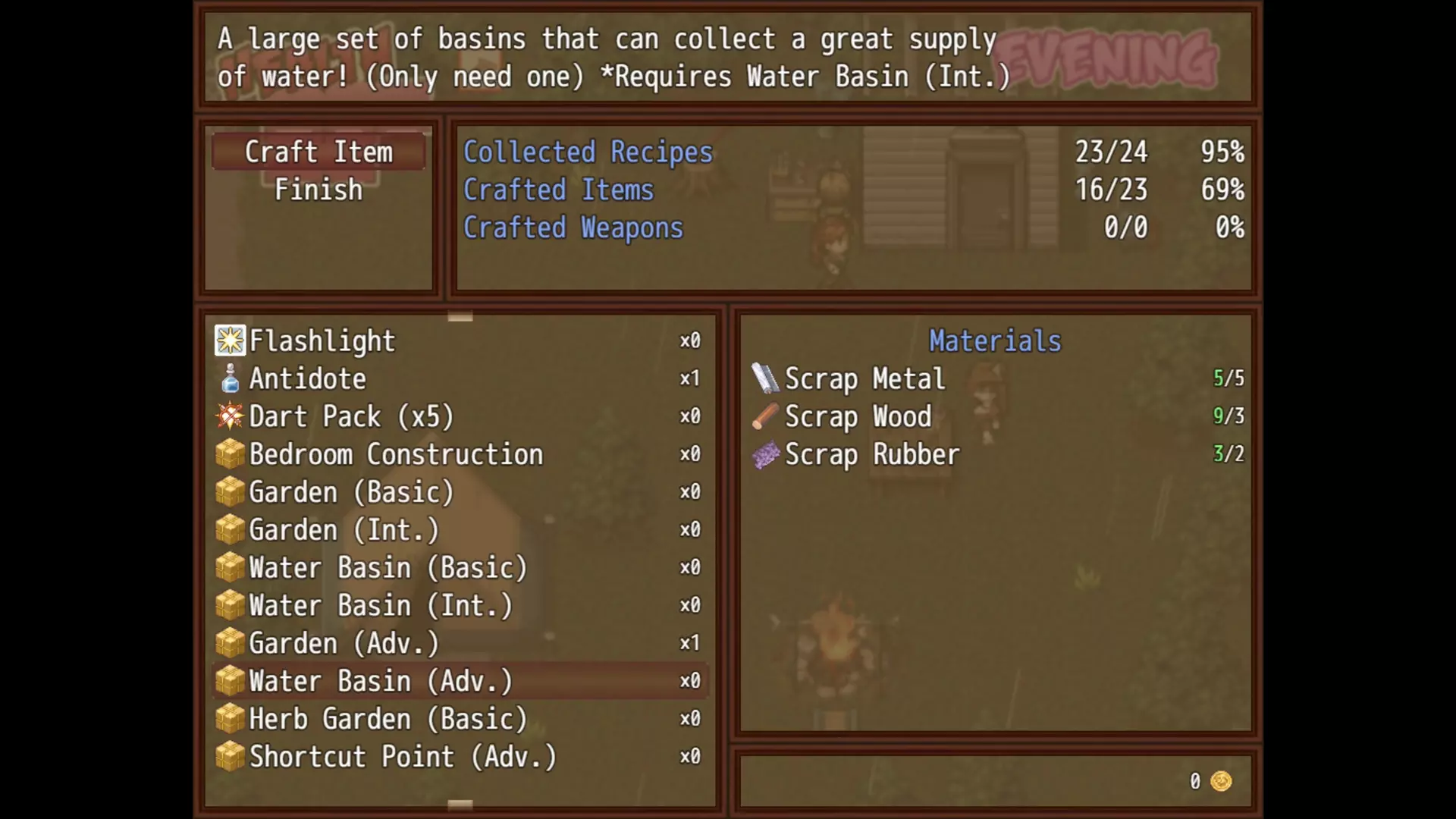Select Bedroom Construction from the list
This screenshot has height=819, width=1456.
(459, 455)
